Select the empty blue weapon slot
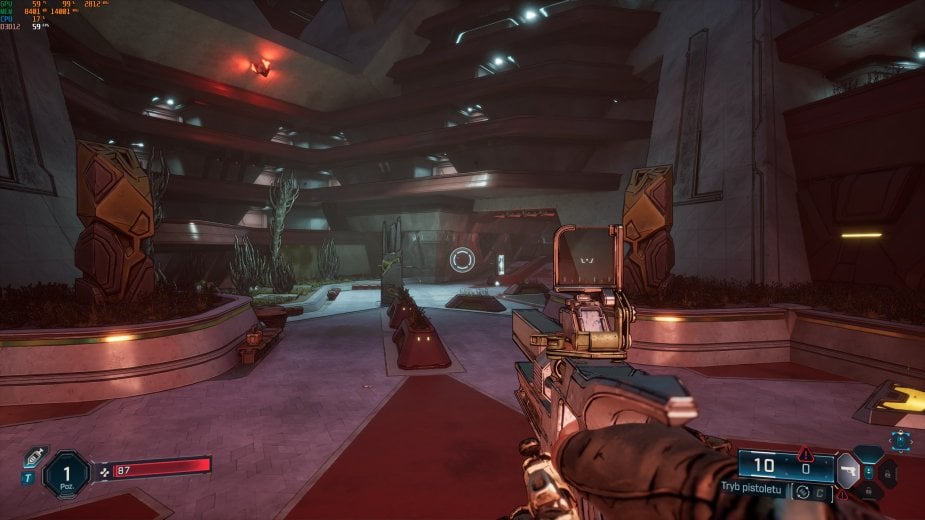Viewport: 925px width, 520px height. pos(868,454)
